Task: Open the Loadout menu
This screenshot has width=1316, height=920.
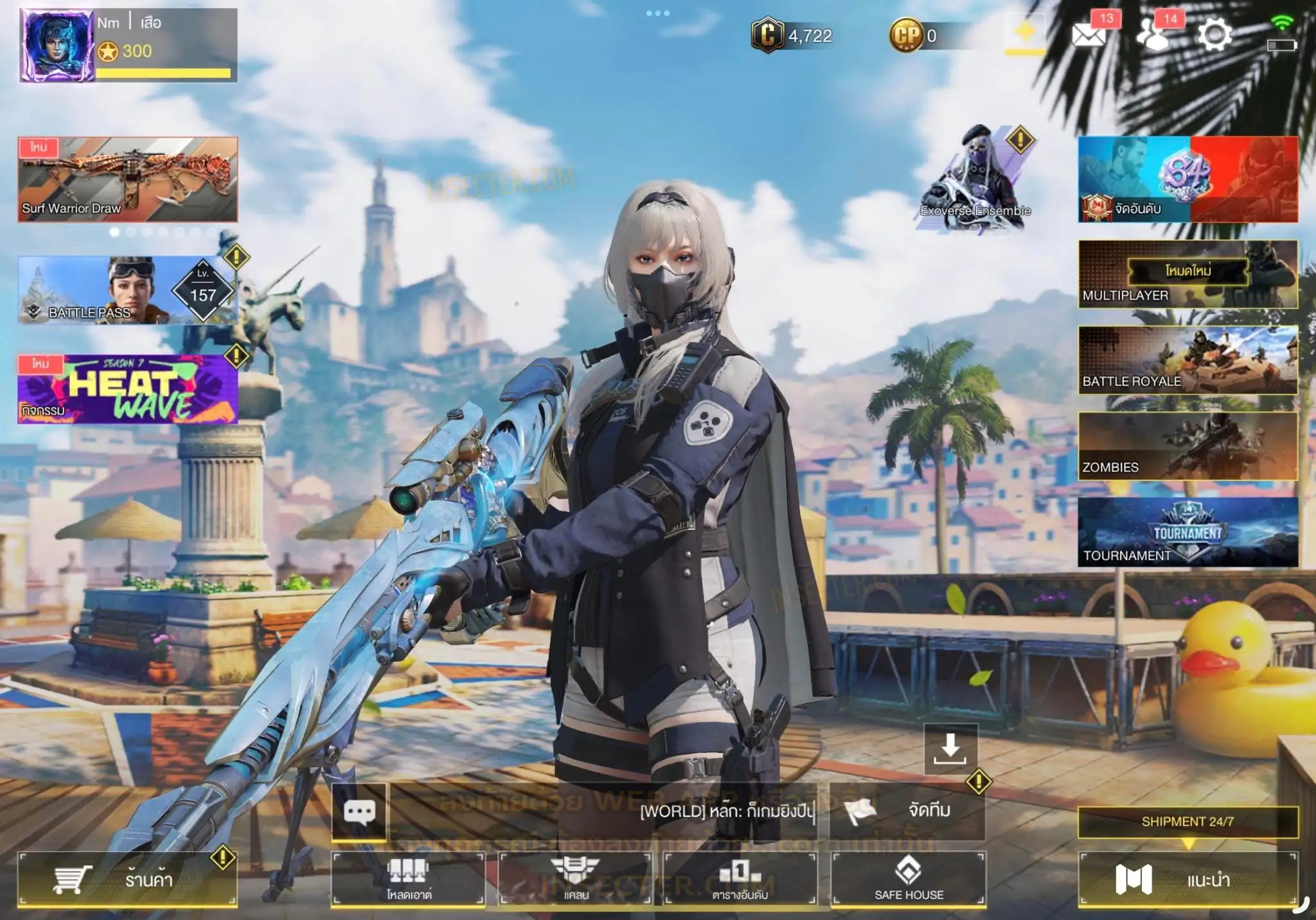Action: coord(409,879)
